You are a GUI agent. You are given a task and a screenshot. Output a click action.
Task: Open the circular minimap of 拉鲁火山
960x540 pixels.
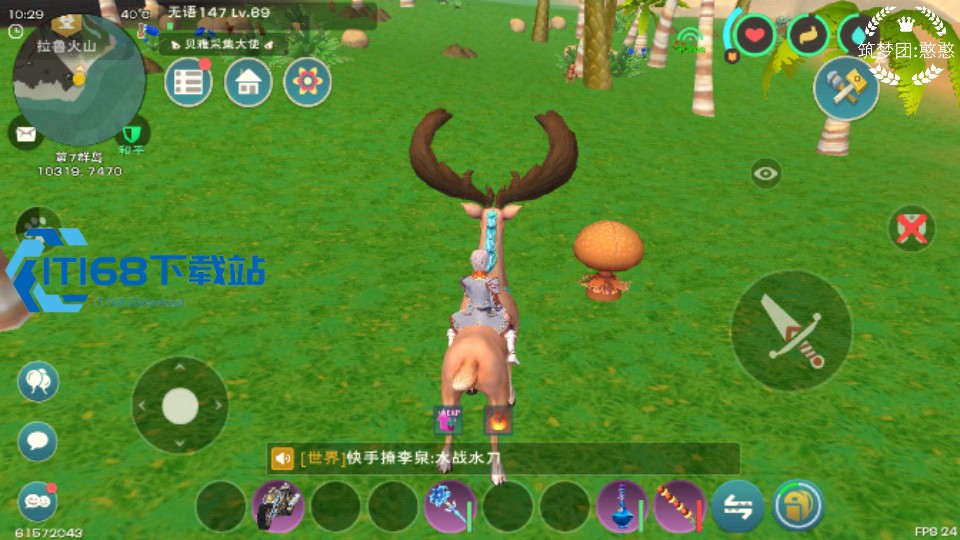tap(78, 82)
